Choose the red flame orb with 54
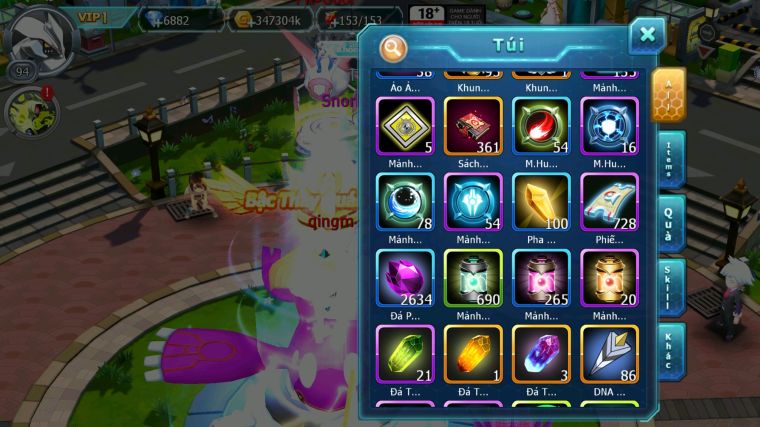This screenshot has width=760, height=427. (541, 126)
